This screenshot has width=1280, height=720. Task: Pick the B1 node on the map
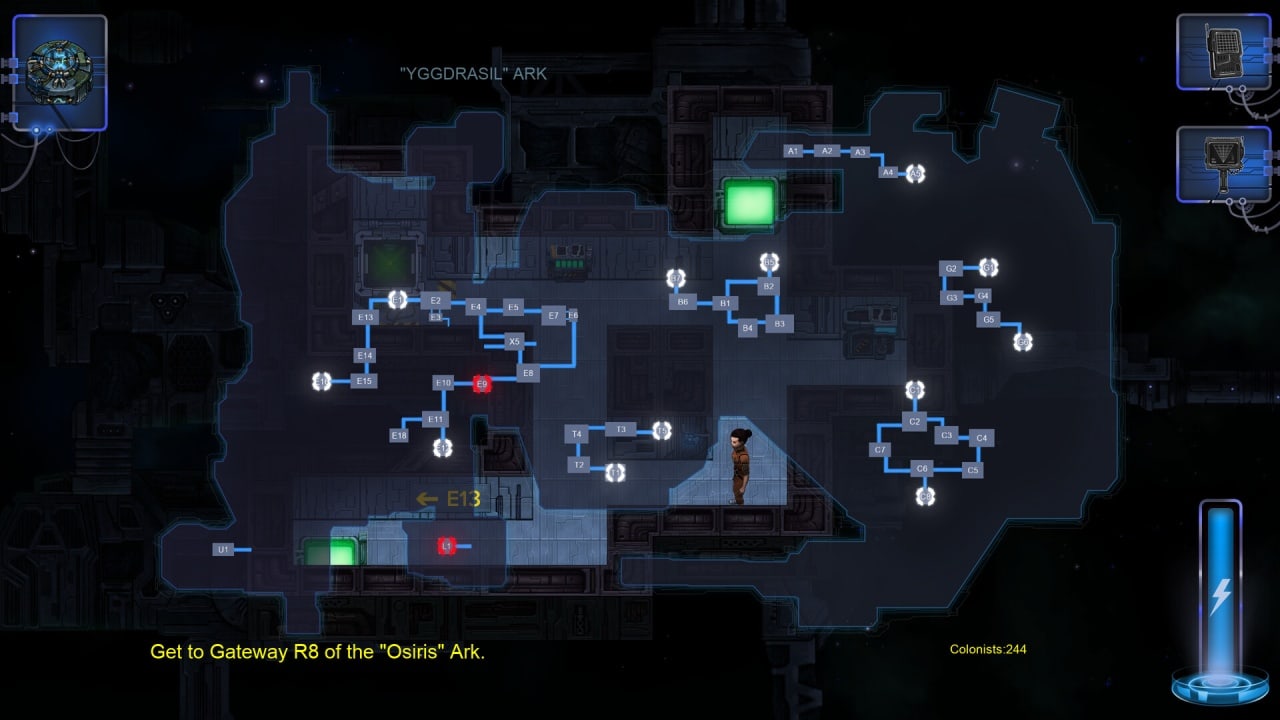(725, 303)
